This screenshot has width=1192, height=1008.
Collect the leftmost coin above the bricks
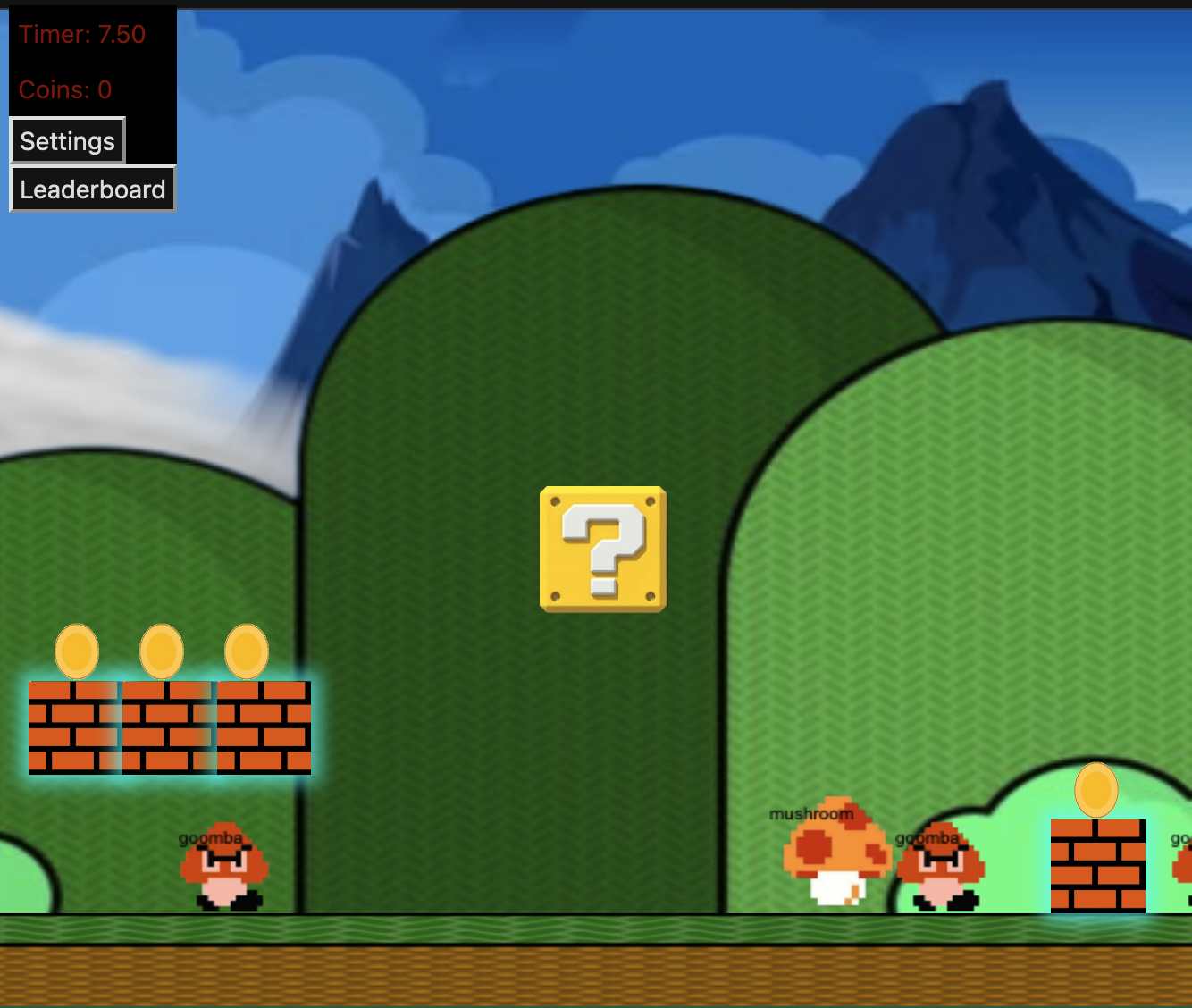pyautogui.click(x=75, y=651)
